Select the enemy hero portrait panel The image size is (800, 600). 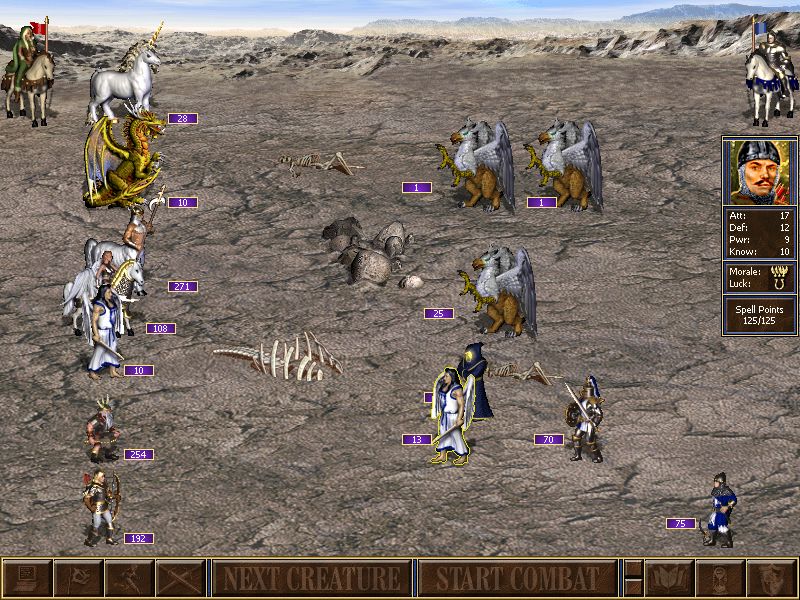[x=759, y=172]
